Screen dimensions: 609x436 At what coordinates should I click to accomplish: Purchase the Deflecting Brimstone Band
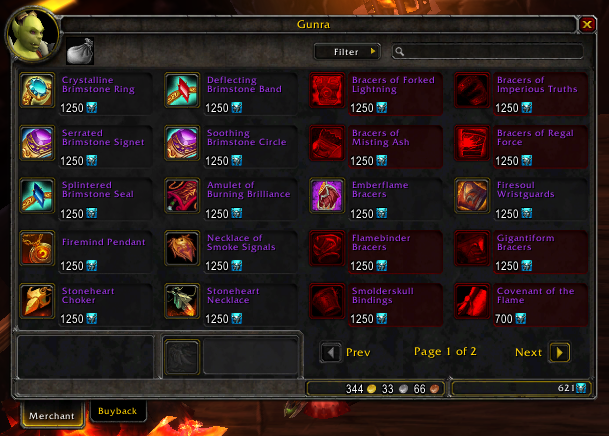pyautogui.click(x=181, y=89)
